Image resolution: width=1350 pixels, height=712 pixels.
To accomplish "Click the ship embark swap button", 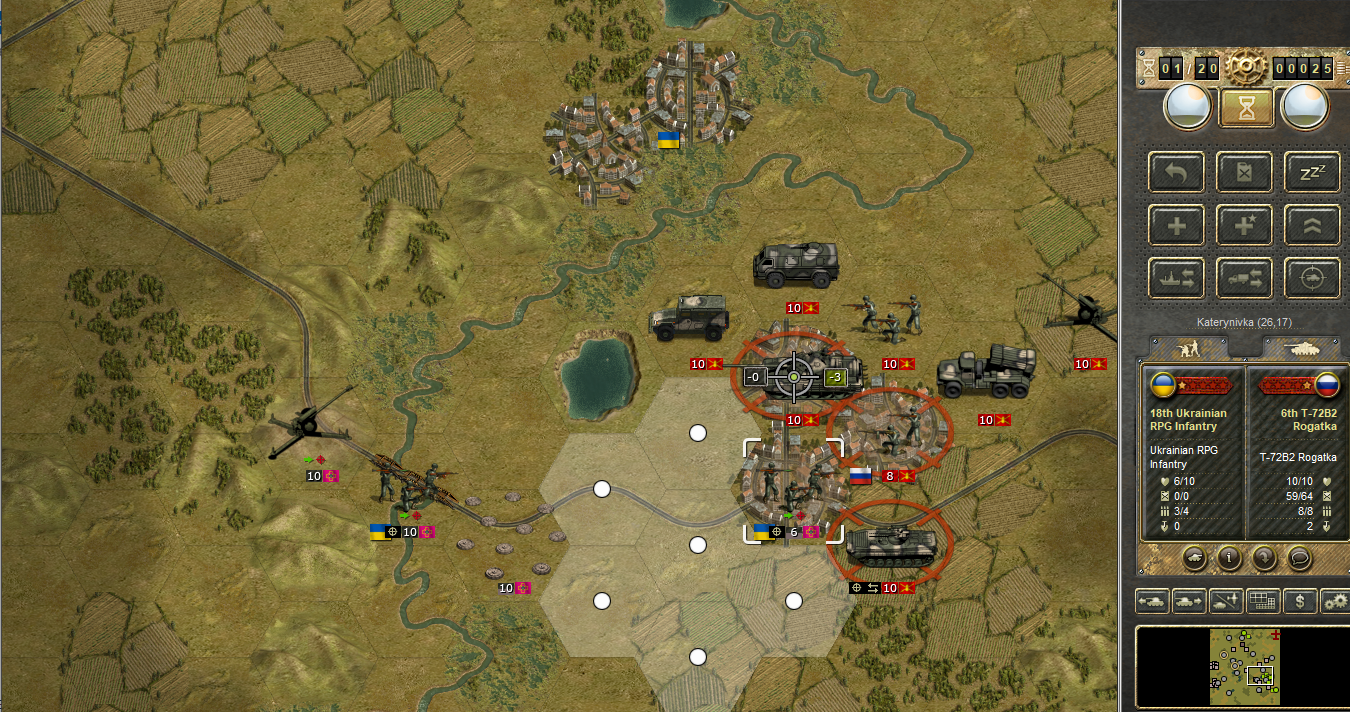I will pos(1177,278).
